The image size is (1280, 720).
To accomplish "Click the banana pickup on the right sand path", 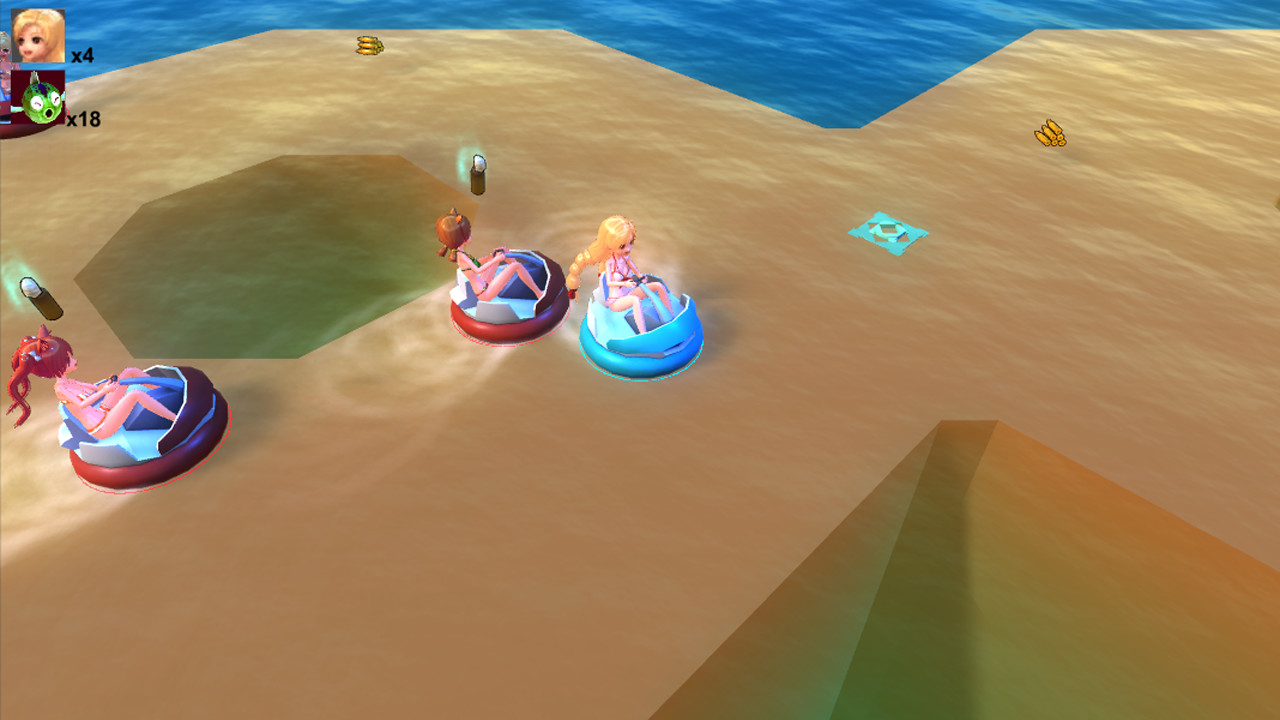I will (1048, 133).
